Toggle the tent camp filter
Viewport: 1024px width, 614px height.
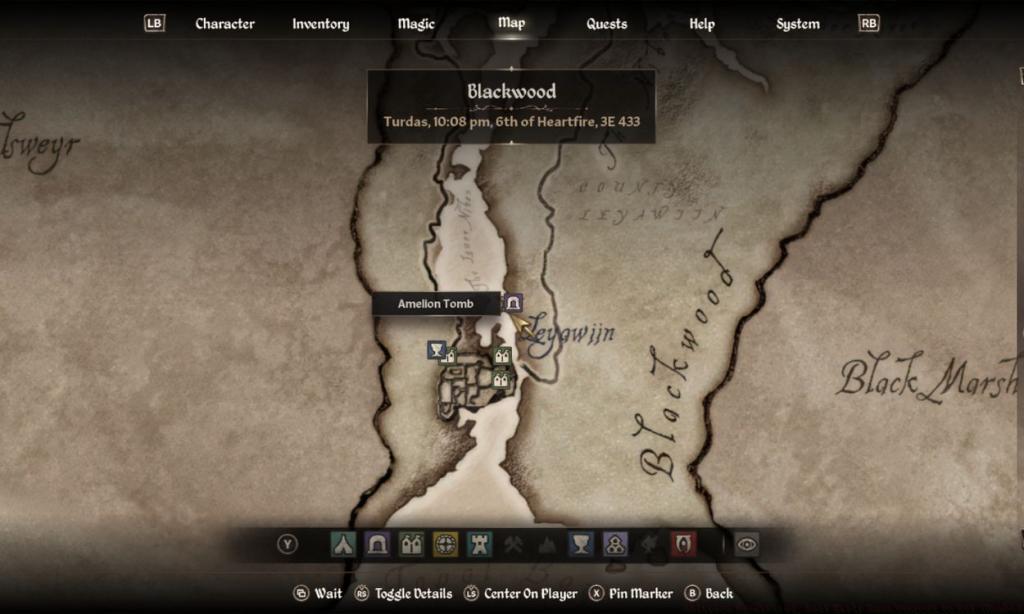pos(343,544)
